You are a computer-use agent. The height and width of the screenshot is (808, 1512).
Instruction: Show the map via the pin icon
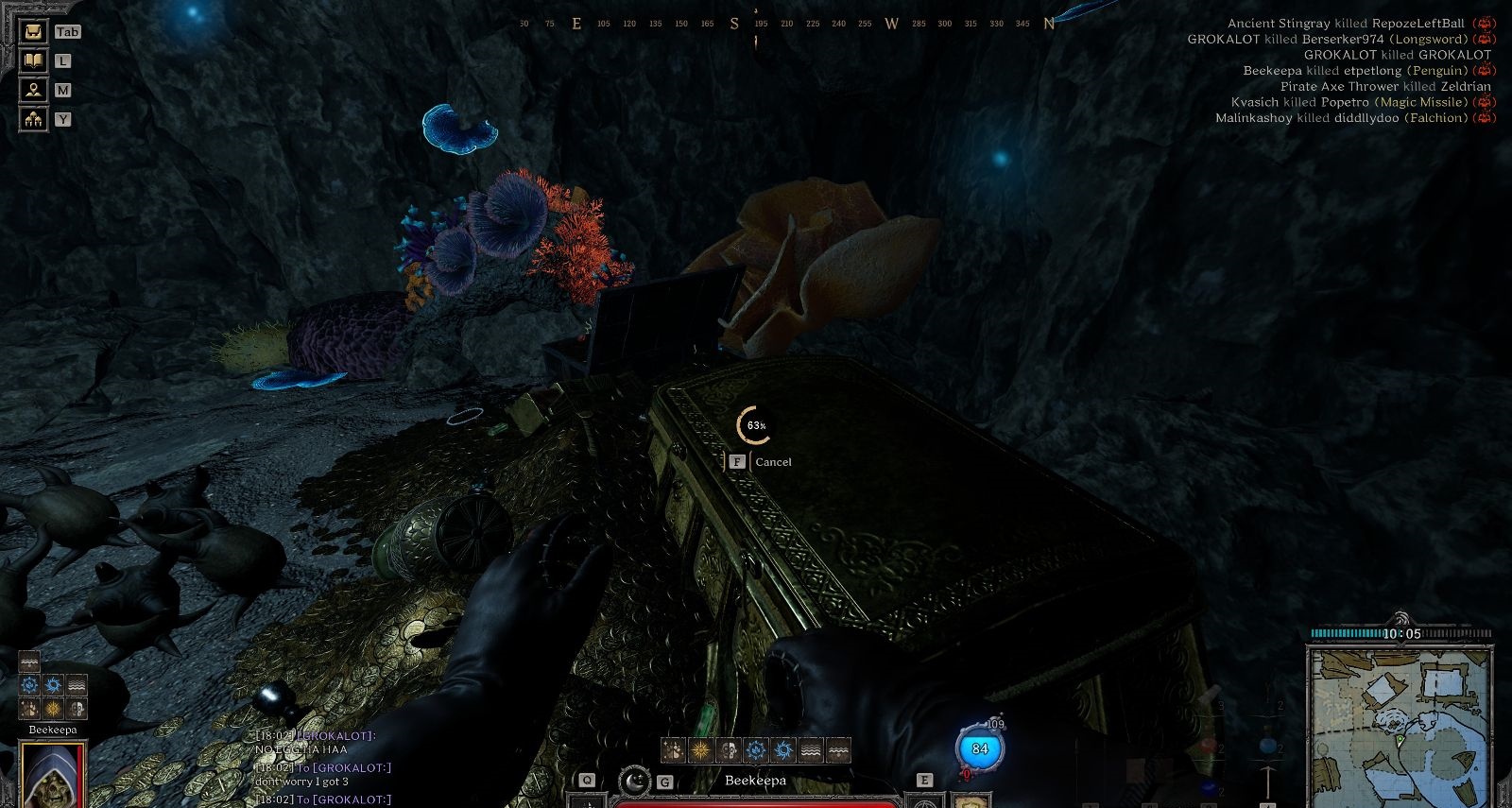(x=34, y=90)
